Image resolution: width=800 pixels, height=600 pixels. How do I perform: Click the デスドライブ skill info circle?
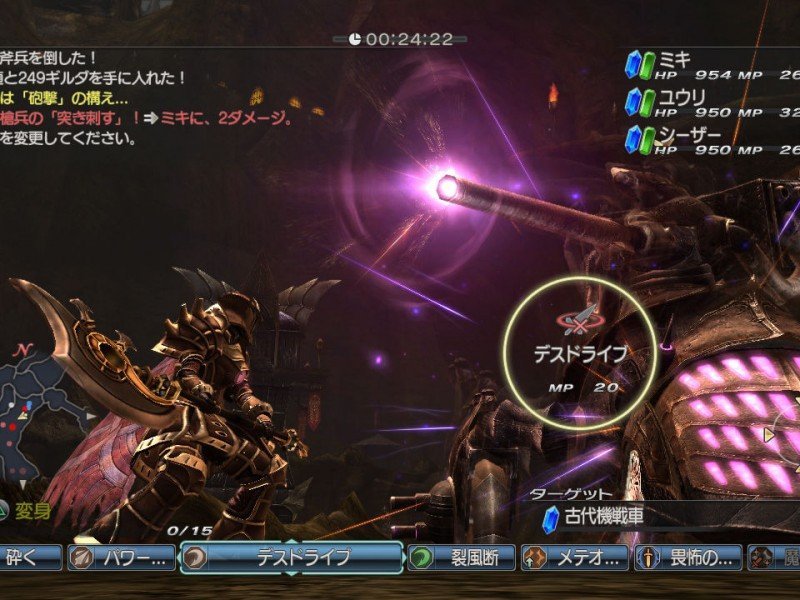(580, 353)
